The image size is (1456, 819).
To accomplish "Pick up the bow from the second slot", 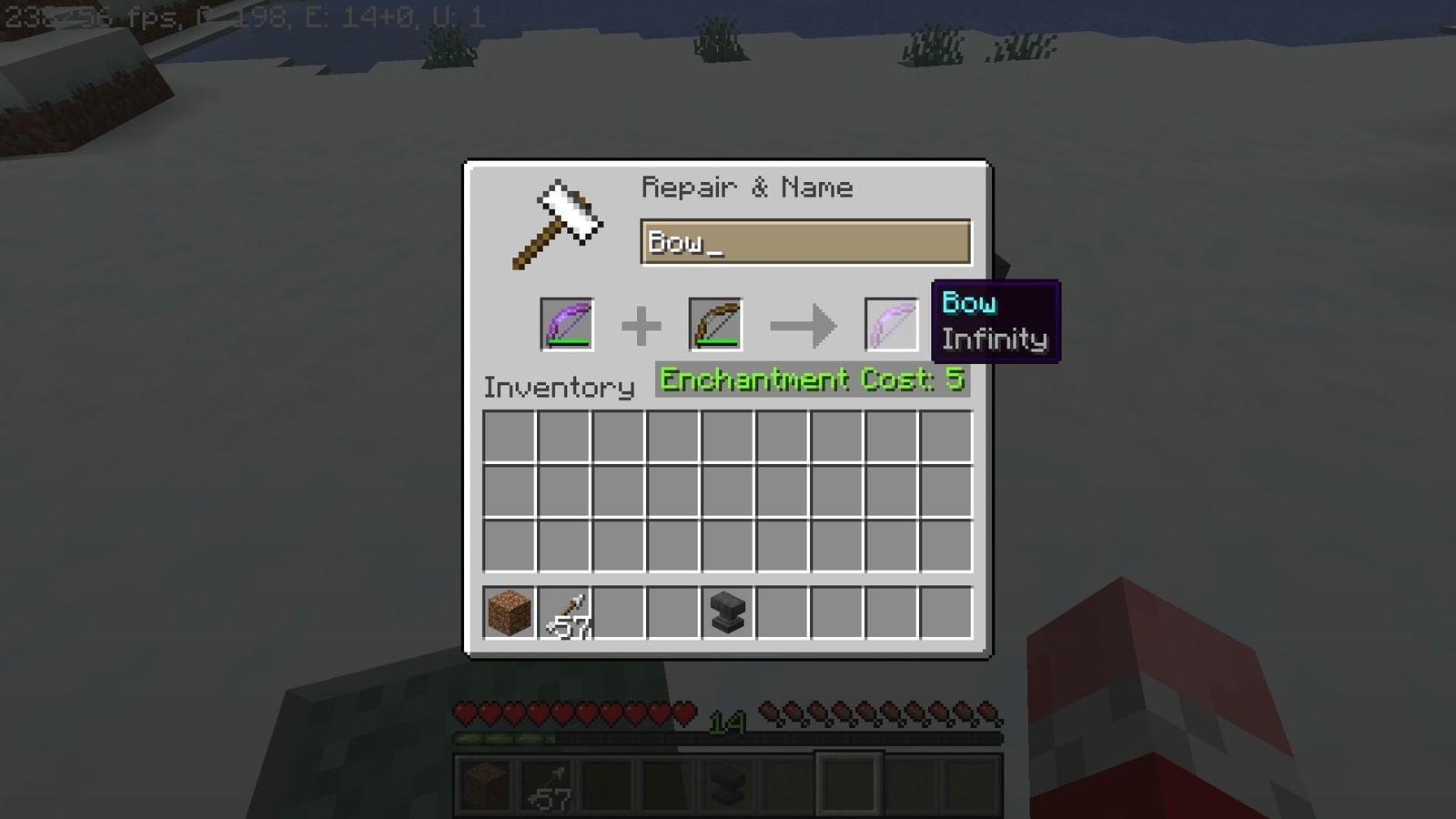I will coord(715,323).
